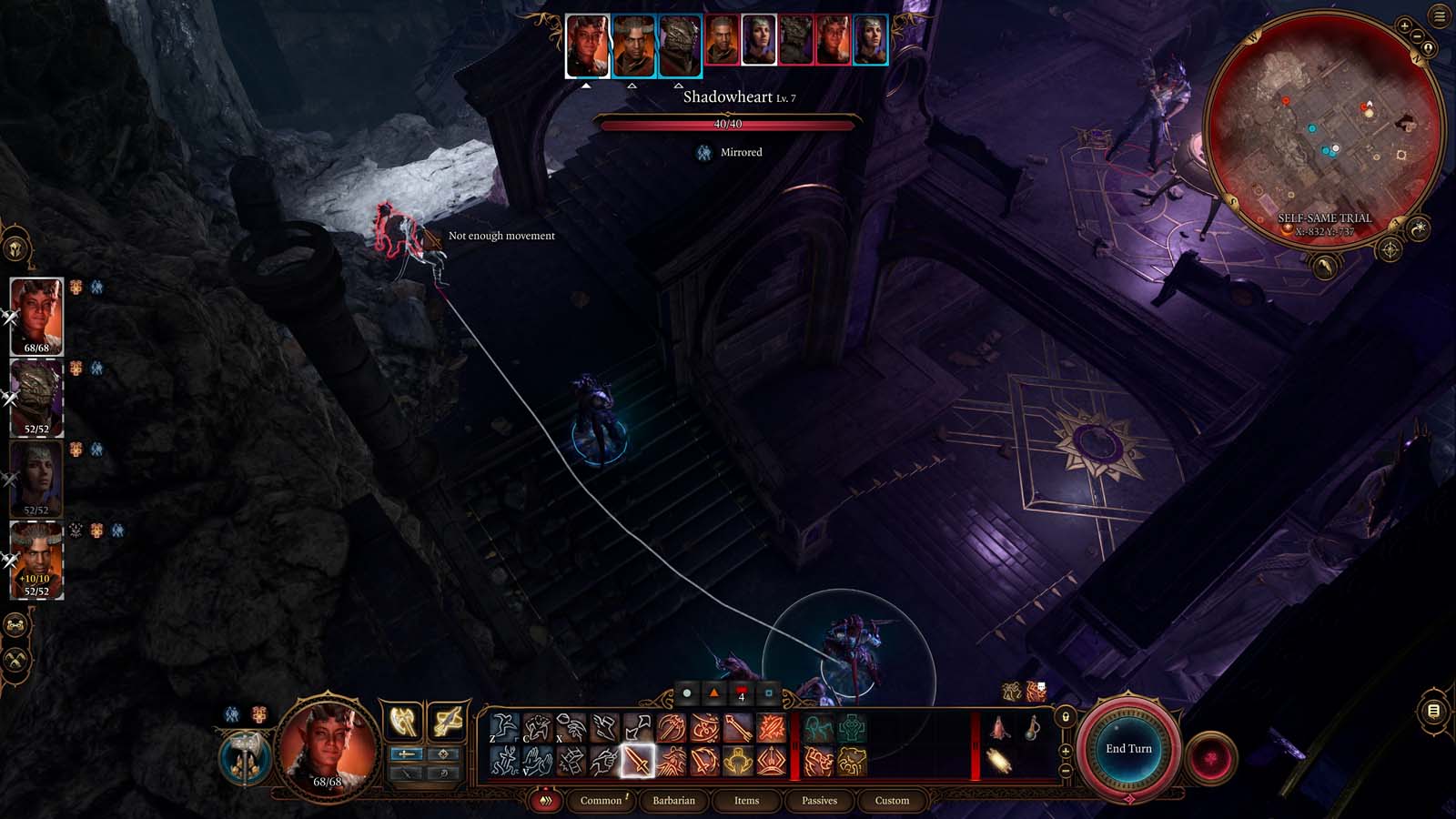Toggle the hotbar lock padlock icon

[x=1065, y=717]
